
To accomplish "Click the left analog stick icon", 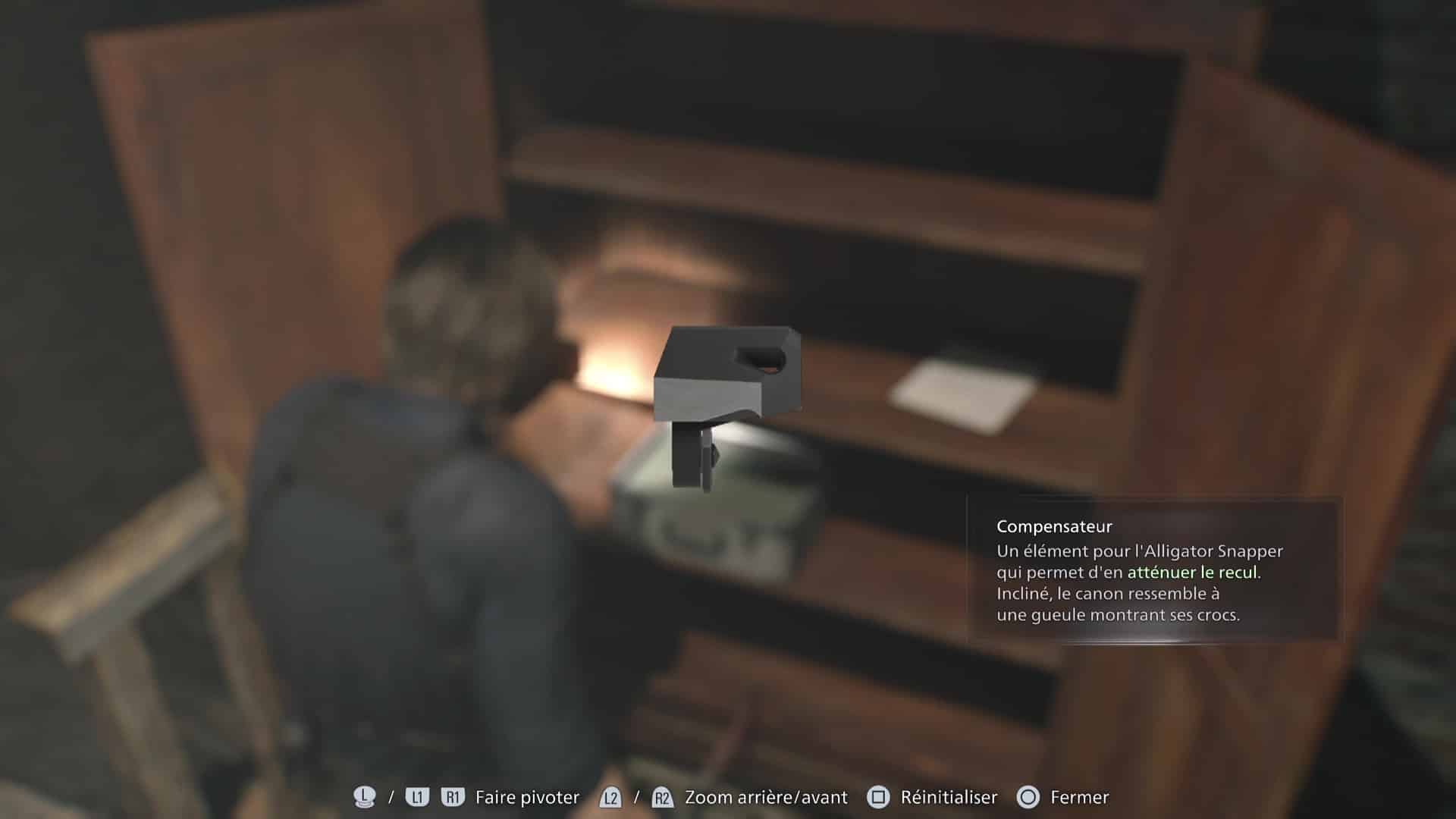I will tap(362, 797).
